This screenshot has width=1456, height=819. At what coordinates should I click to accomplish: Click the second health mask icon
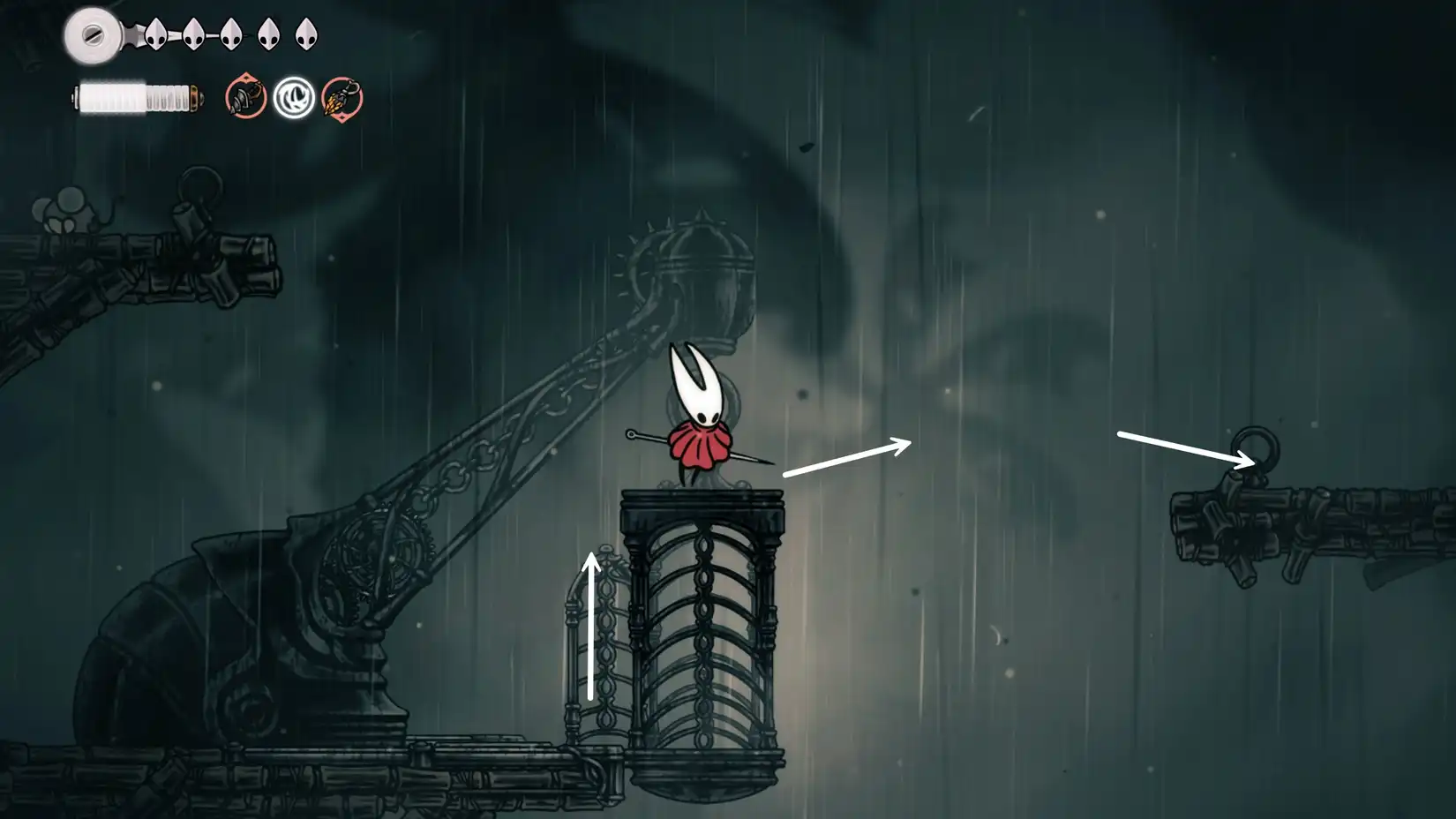tap(192, 35)
